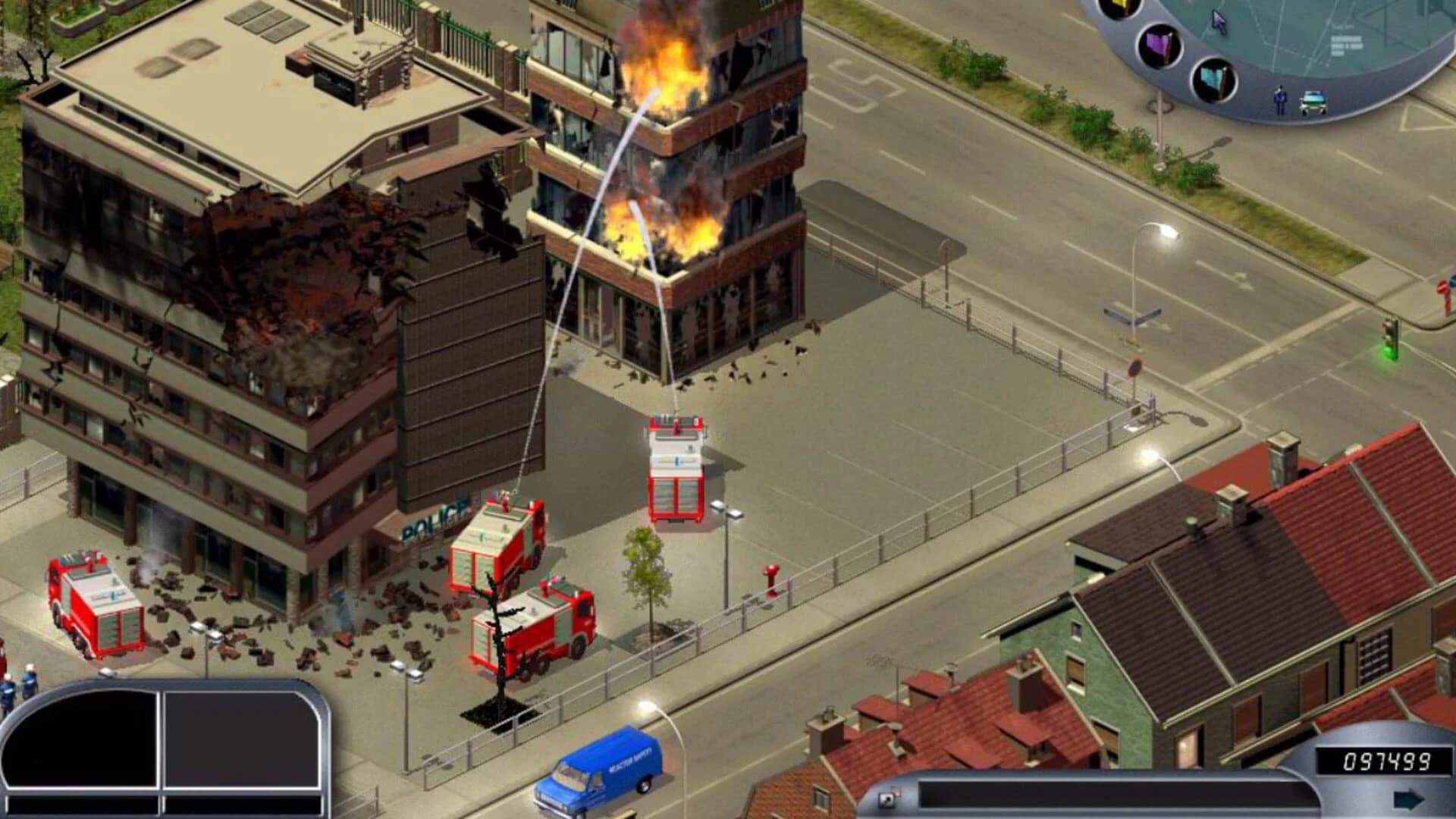Click the mouse cursor area of the minimap display
Viewport: 1456px width, 819px height.
click(1219, 20)
